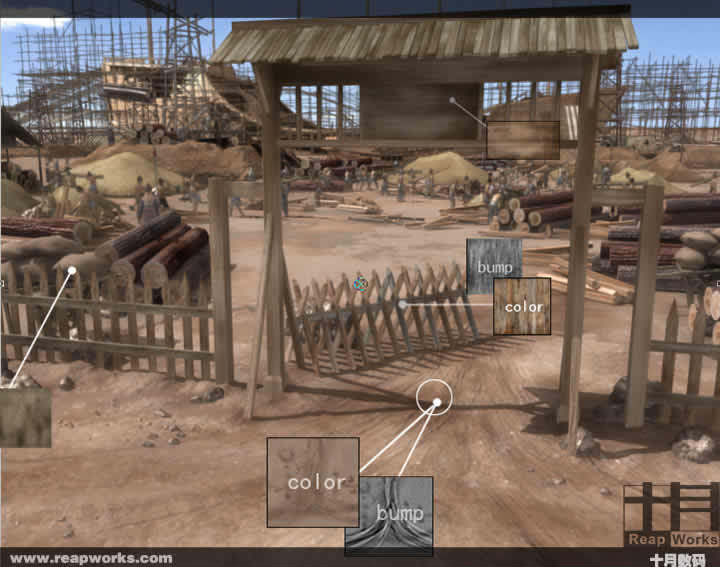The width and height of the screenshot is (720, 567).
Task: View the roof wood plank texture swatch
Action: (522, 140)
